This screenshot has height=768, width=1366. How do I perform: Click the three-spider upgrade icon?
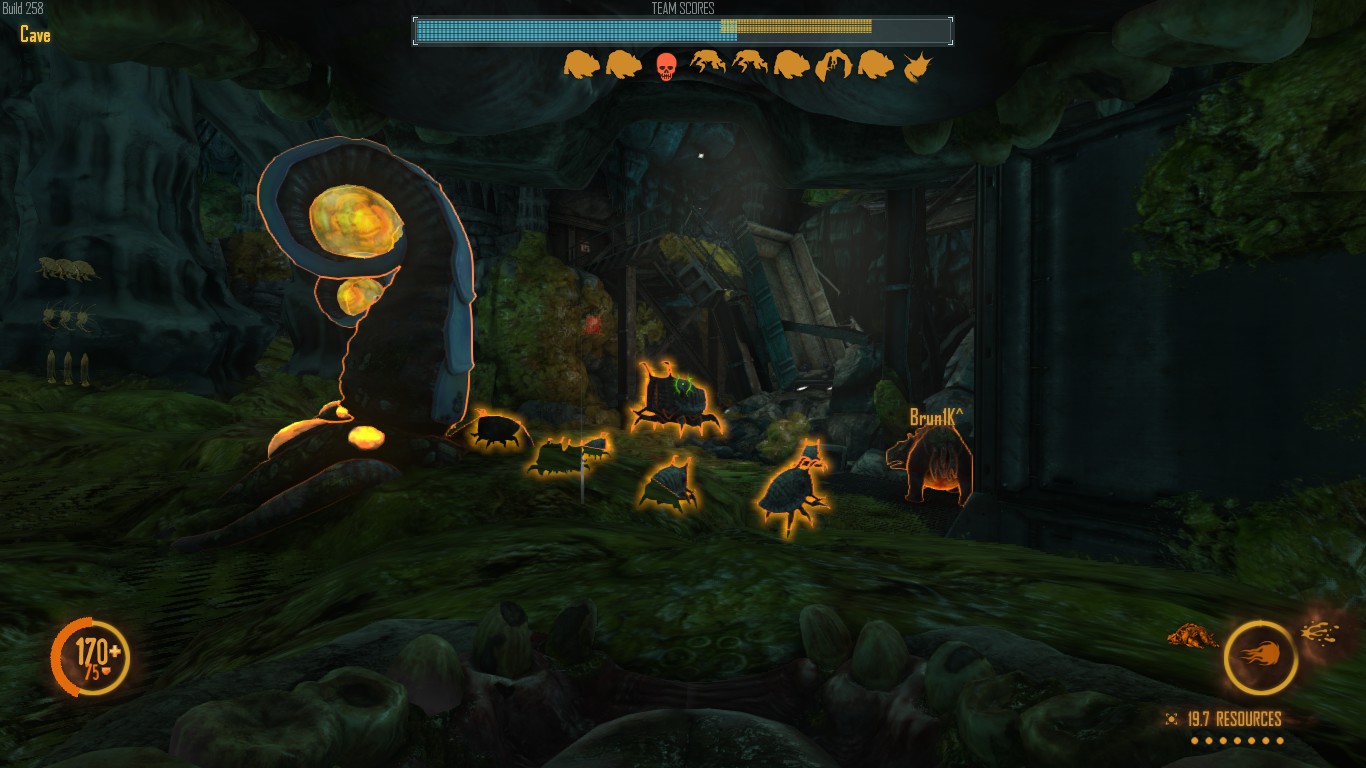point(68,319)
